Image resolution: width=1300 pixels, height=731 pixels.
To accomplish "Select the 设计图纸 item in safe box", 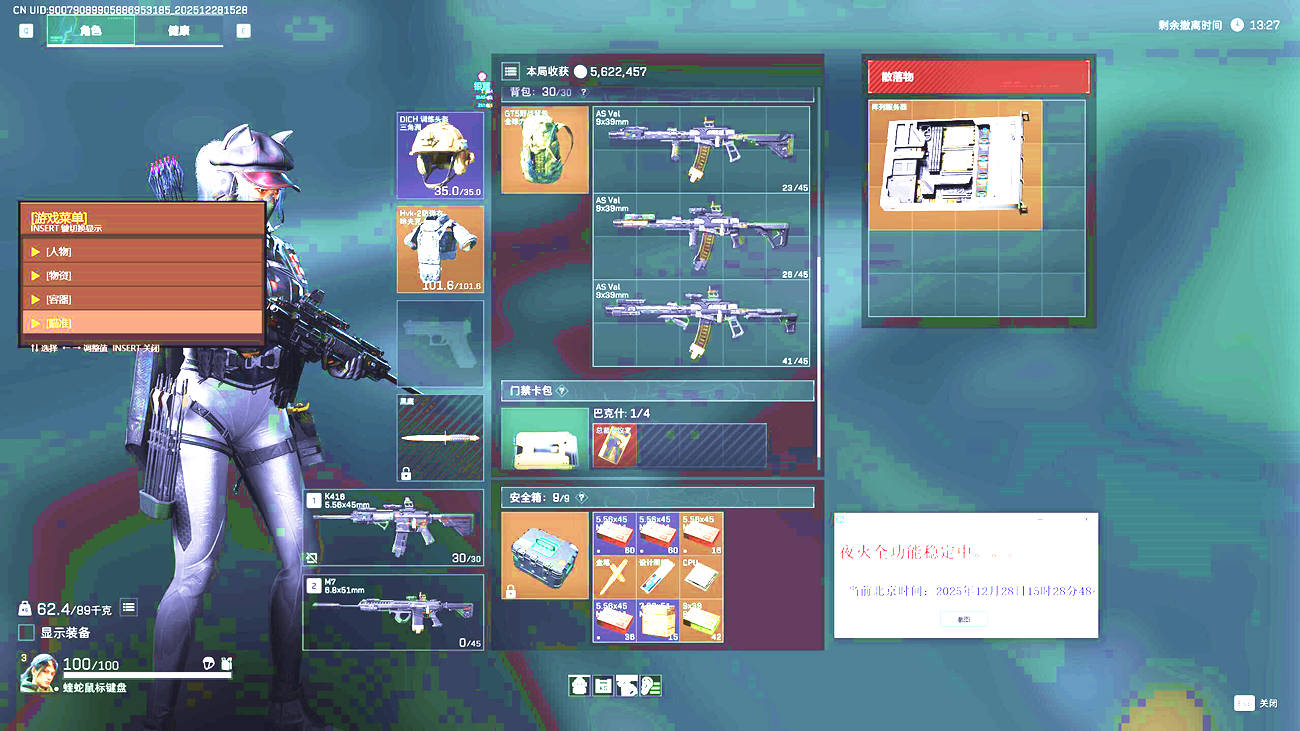I will point(658,577).
